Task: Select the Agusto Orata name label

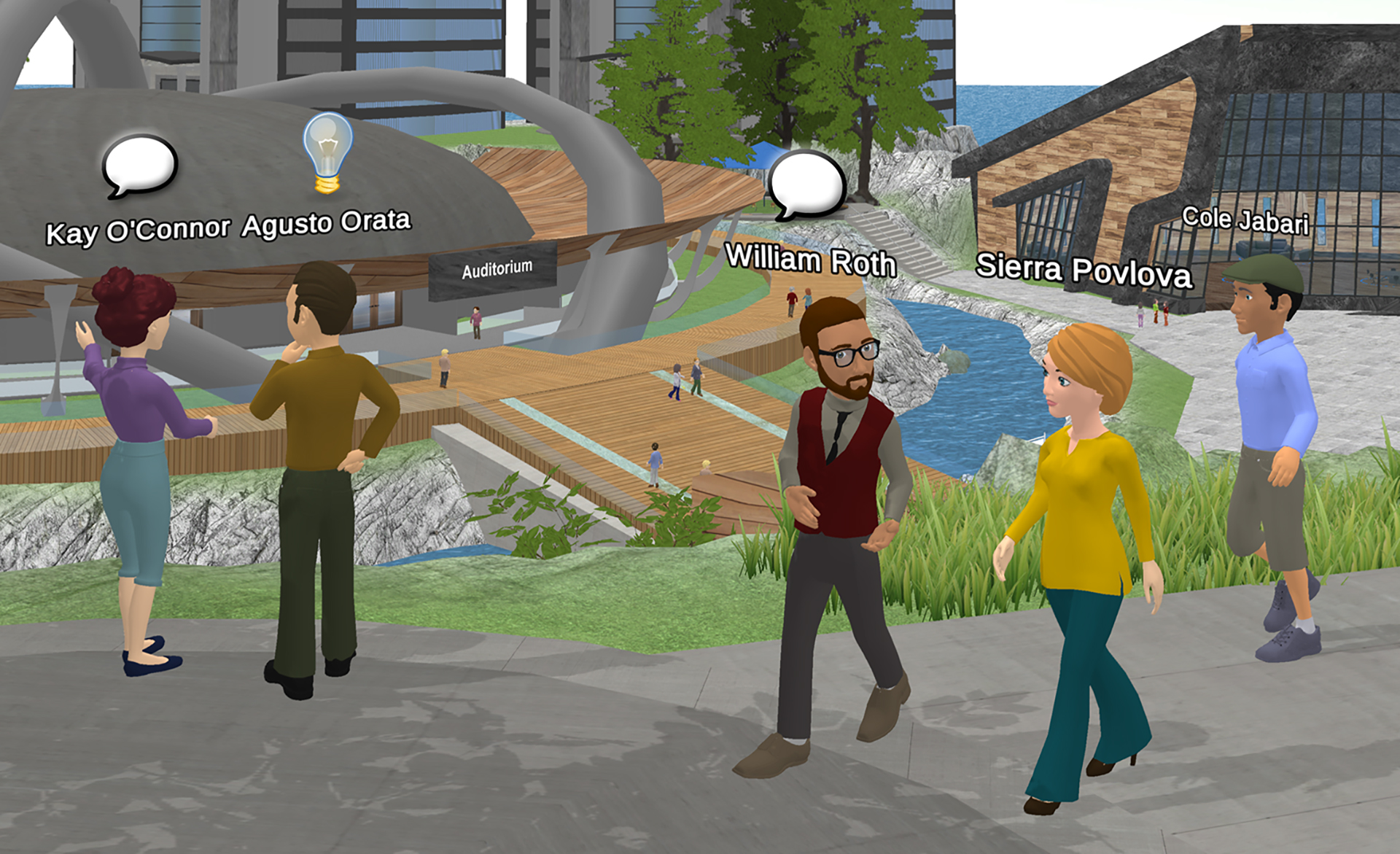Action: pos(326,223)
